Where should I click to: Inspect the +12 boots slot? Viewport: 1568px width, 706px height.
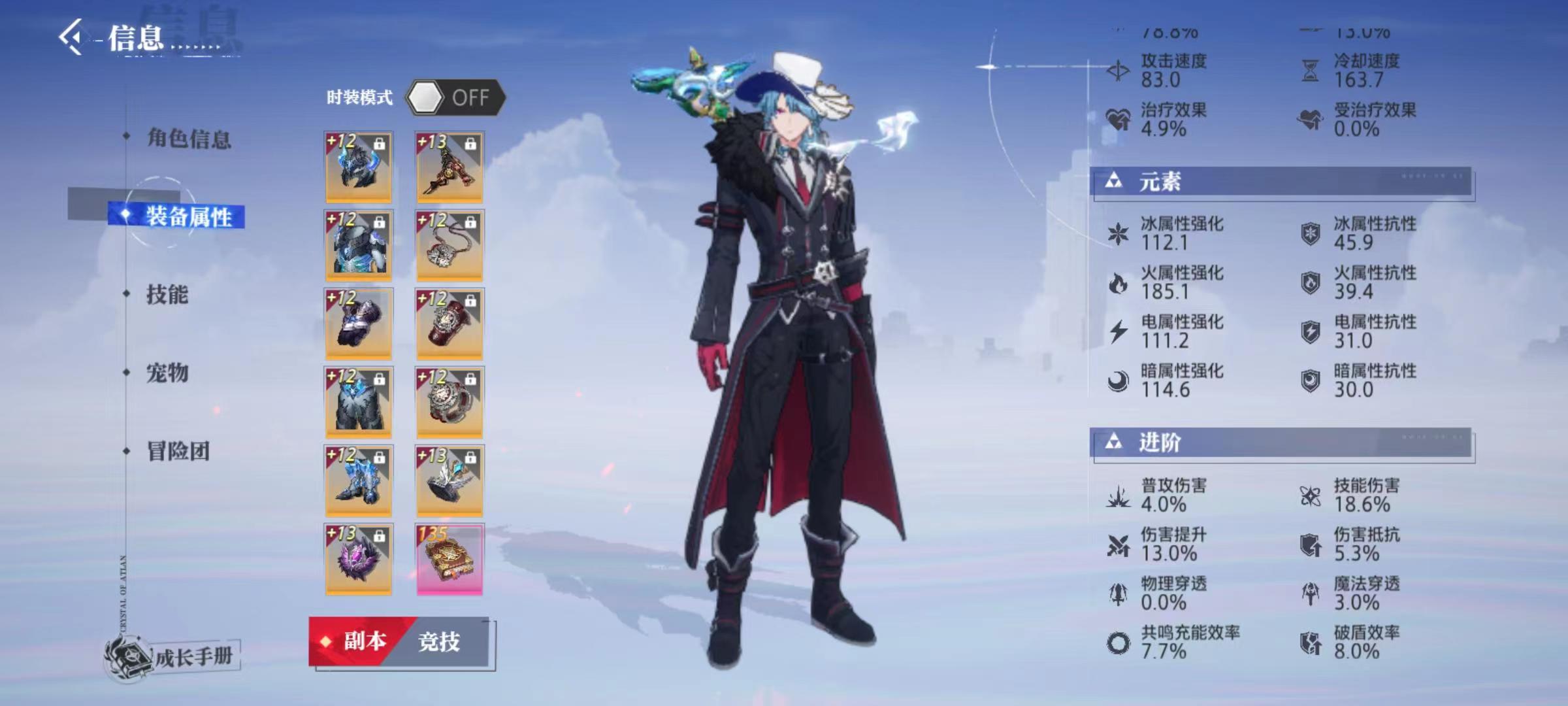point(359,481)
